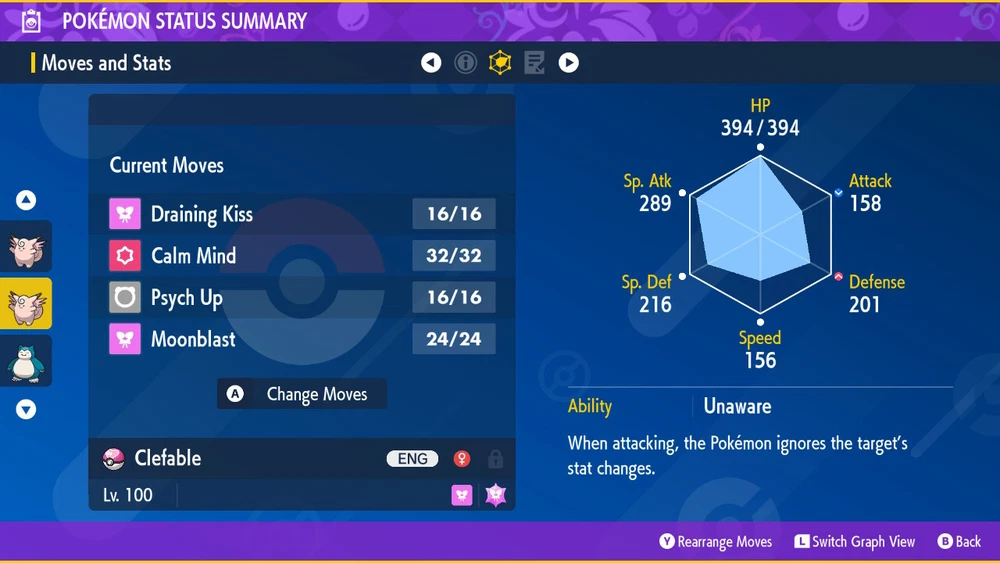
Task: Select the highlighted Clefable party thumbnail
Action: (x=26, y=304)
